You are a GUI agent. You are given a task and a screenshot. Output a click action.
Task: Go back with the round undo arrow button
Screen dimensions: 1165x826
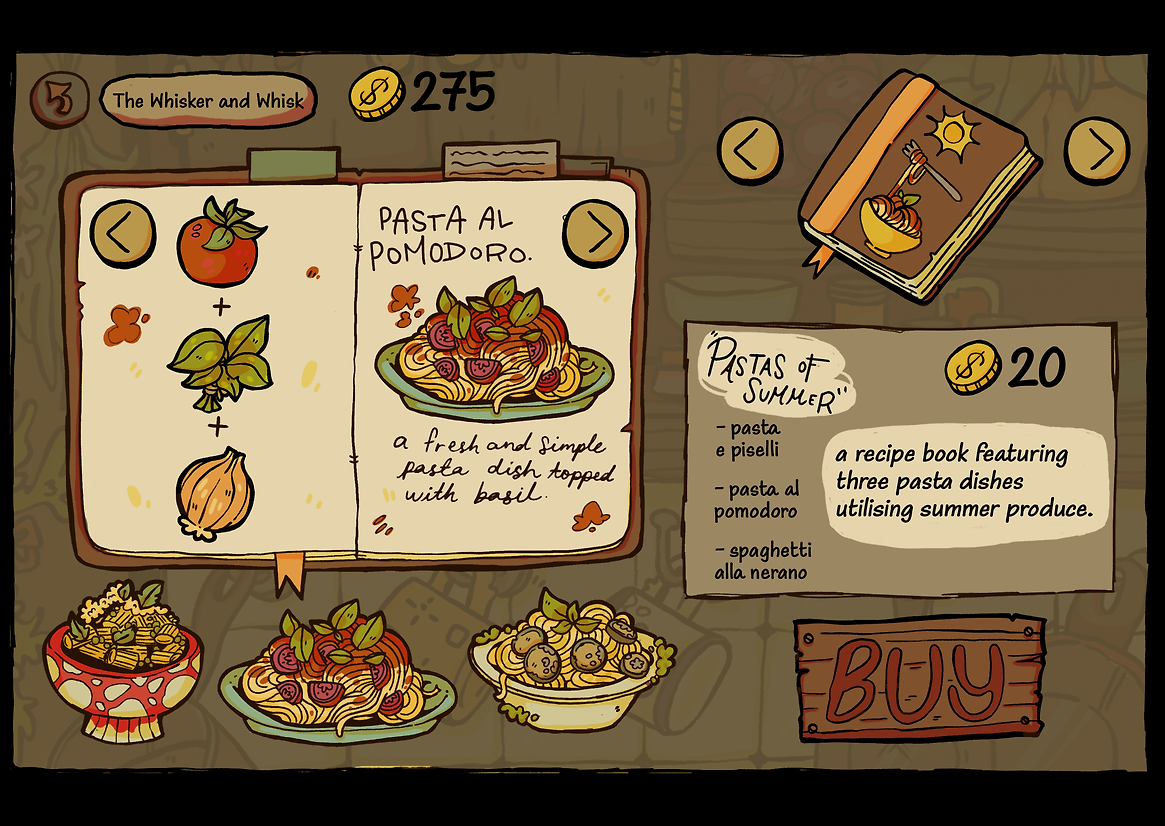pos(58,100)
